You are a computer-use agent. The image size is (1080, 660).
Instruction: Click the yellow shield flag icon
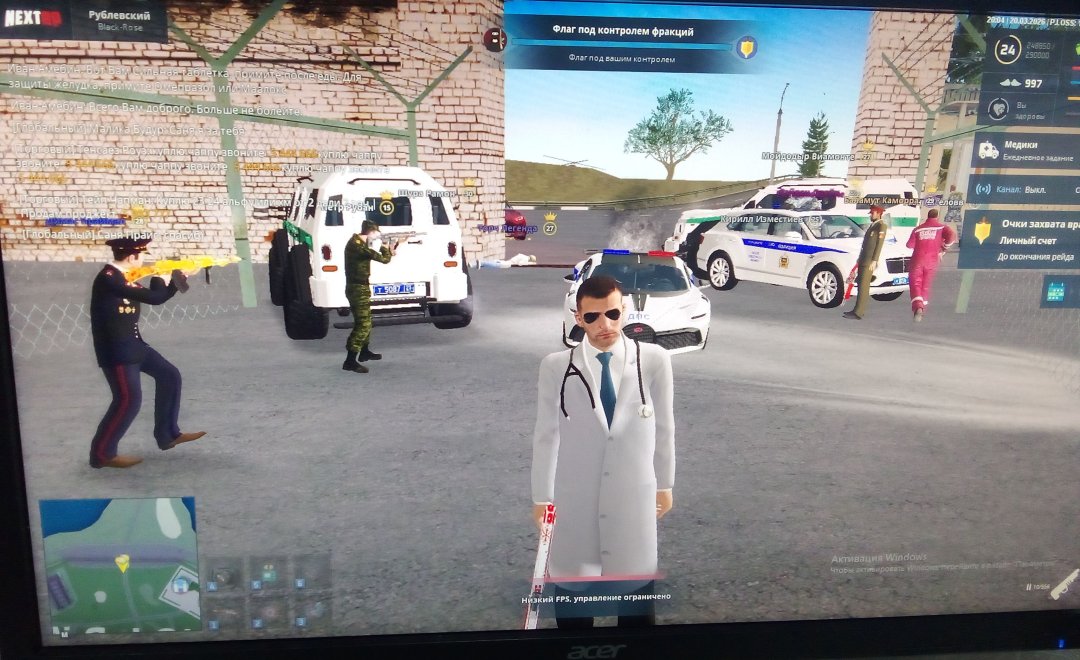[745, 46]
